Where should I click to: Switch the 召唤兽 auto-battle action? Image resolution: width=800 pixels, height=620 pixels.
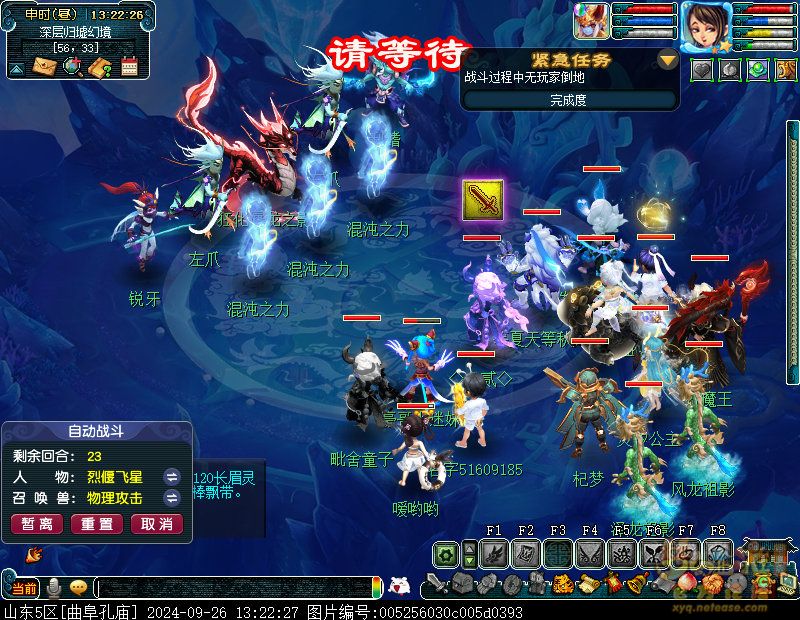[x=172, y=498]
